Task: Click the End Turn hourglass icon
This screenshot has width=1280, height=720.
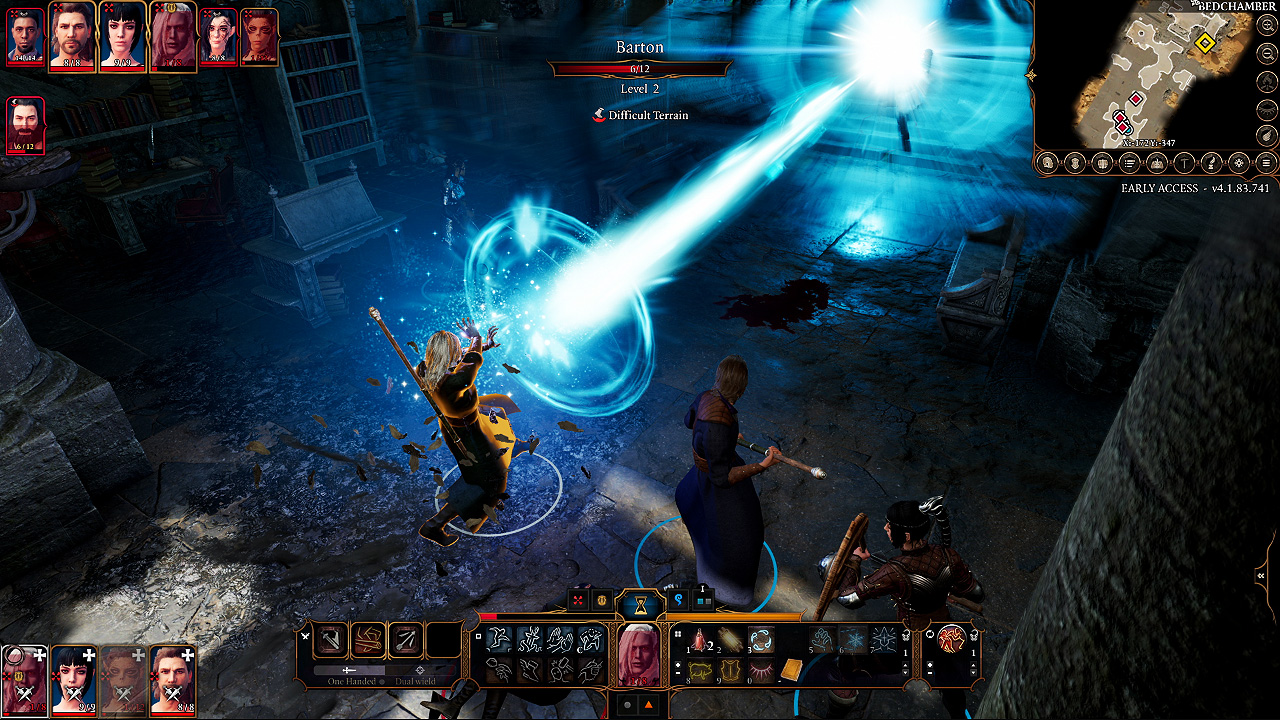Action: coord(640,605)
